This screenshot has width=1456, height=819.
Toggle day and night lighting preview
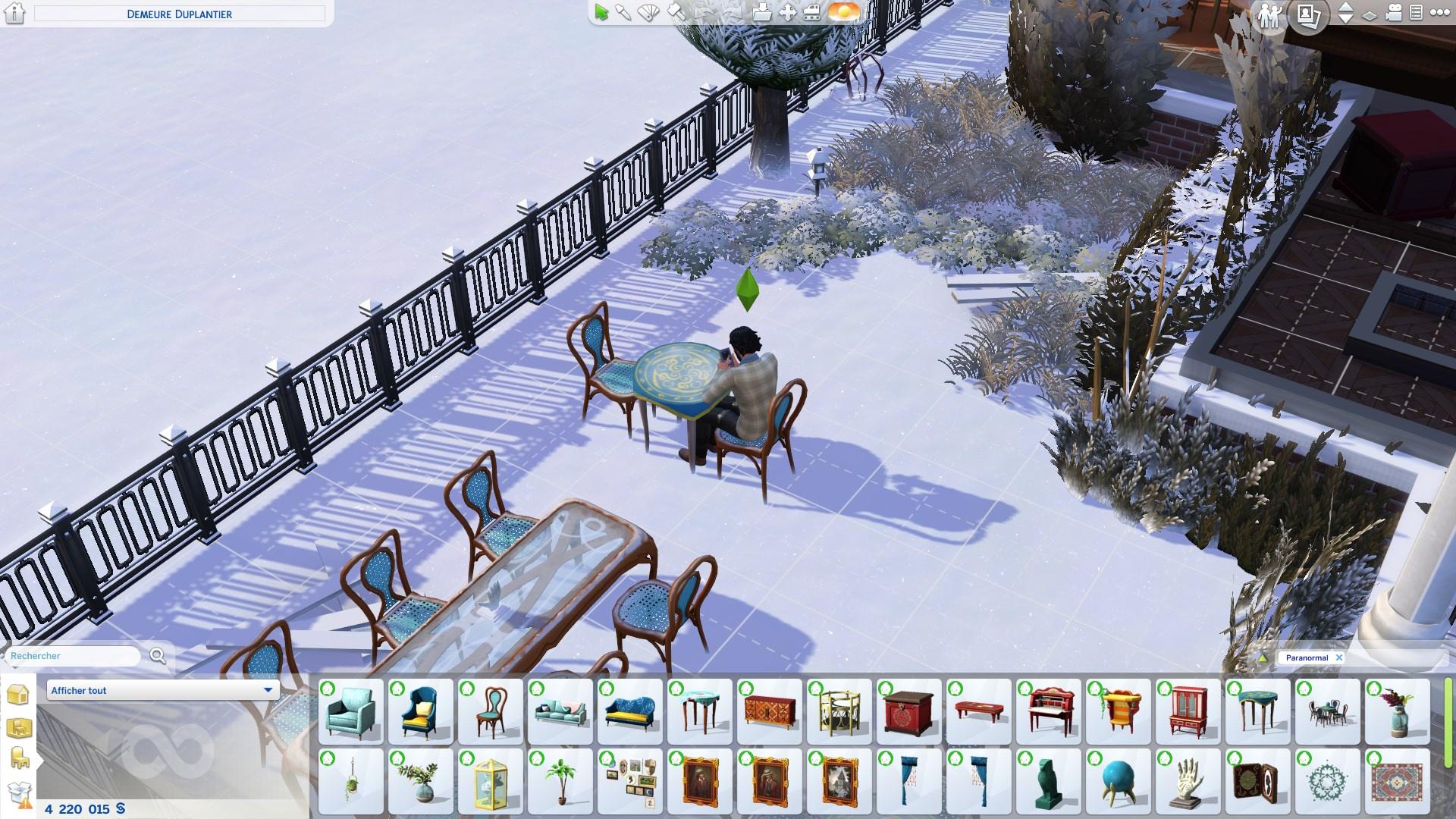(x=839, y=11)
